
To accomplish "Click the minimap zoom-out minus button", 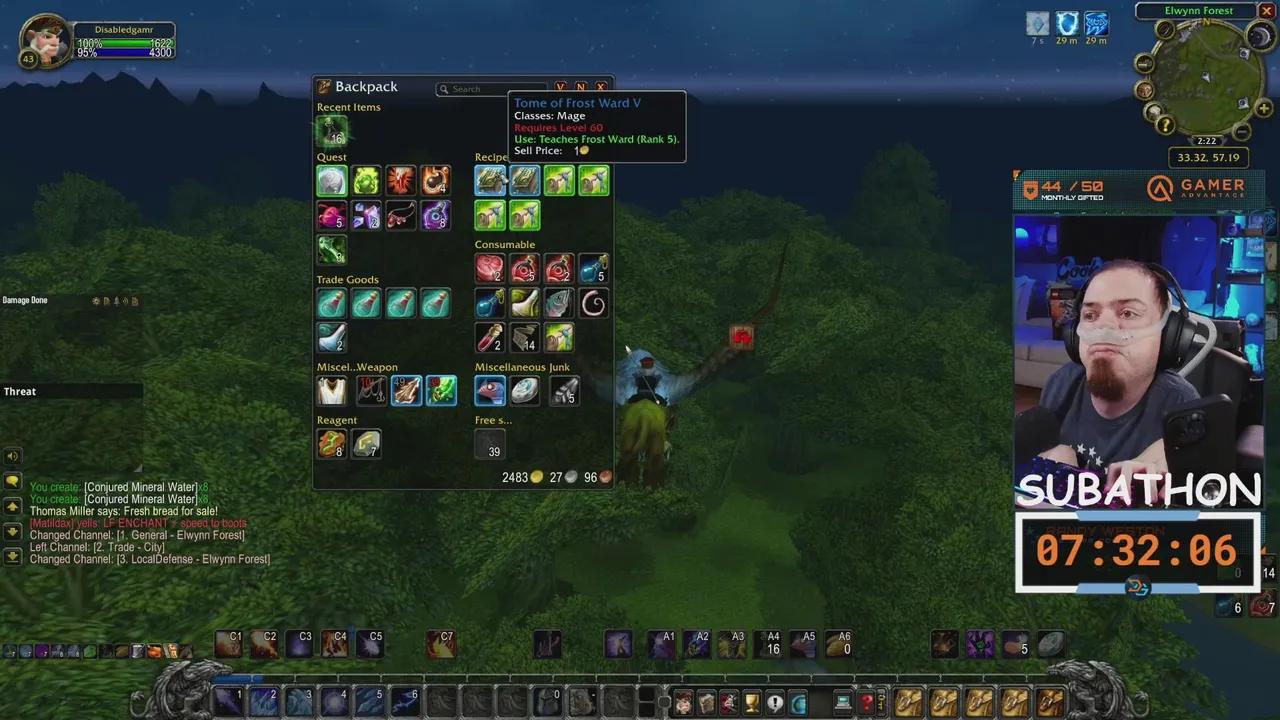I will point(1243,131).
